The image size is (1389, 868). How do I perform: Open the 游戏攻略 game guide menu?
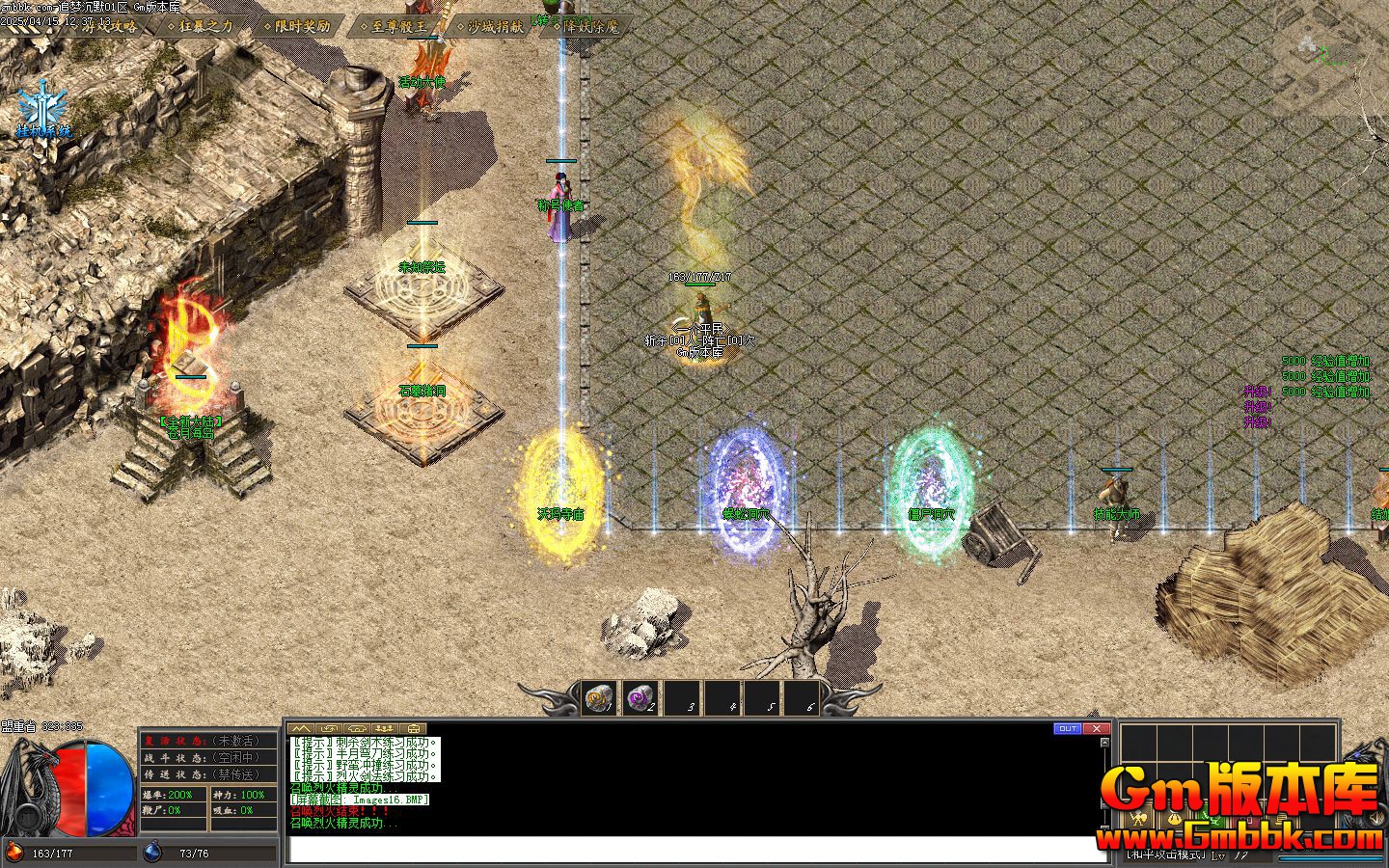click(109, 26)
